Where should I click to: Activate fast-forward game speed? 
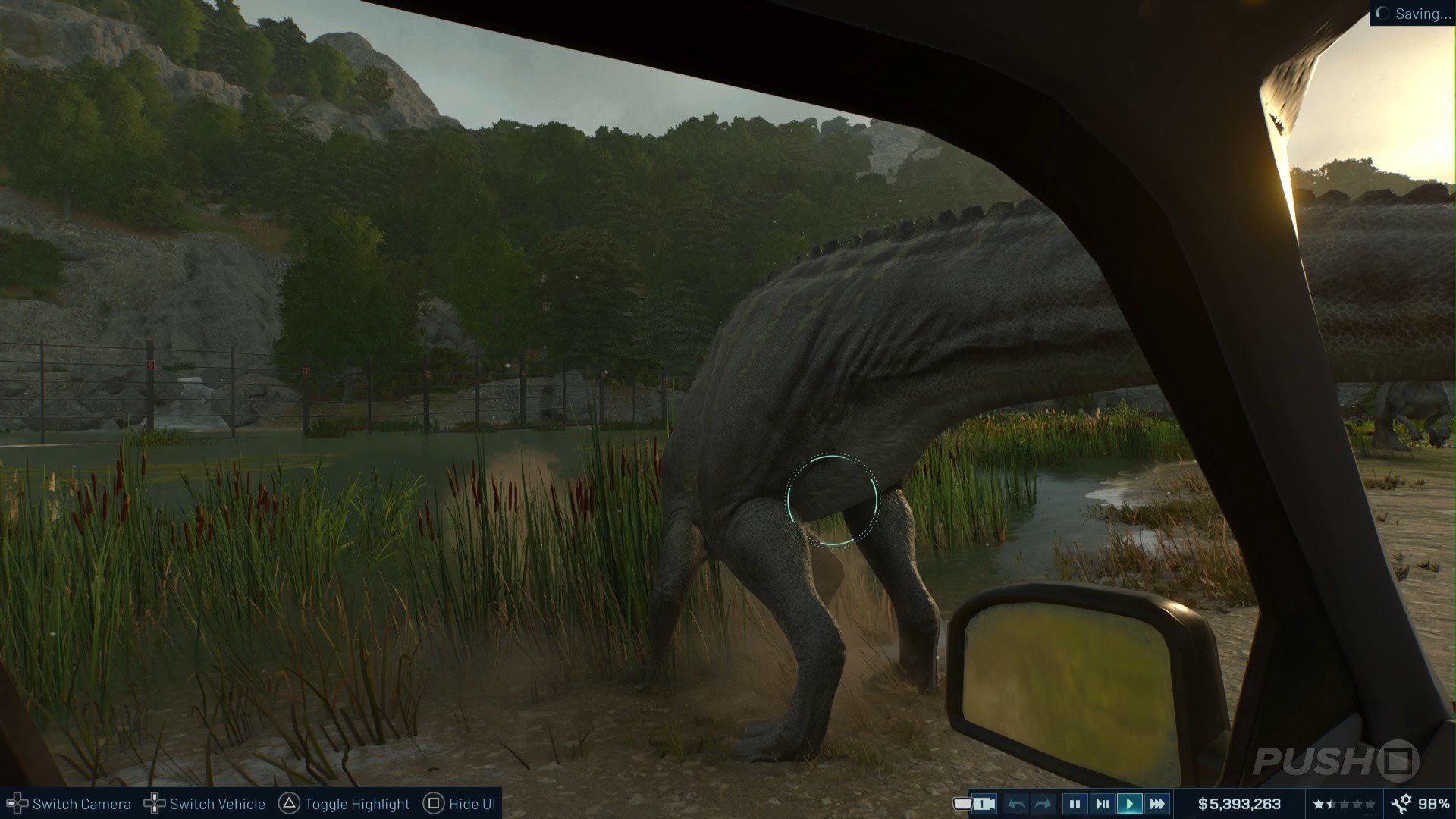[x=1157, y=804]
